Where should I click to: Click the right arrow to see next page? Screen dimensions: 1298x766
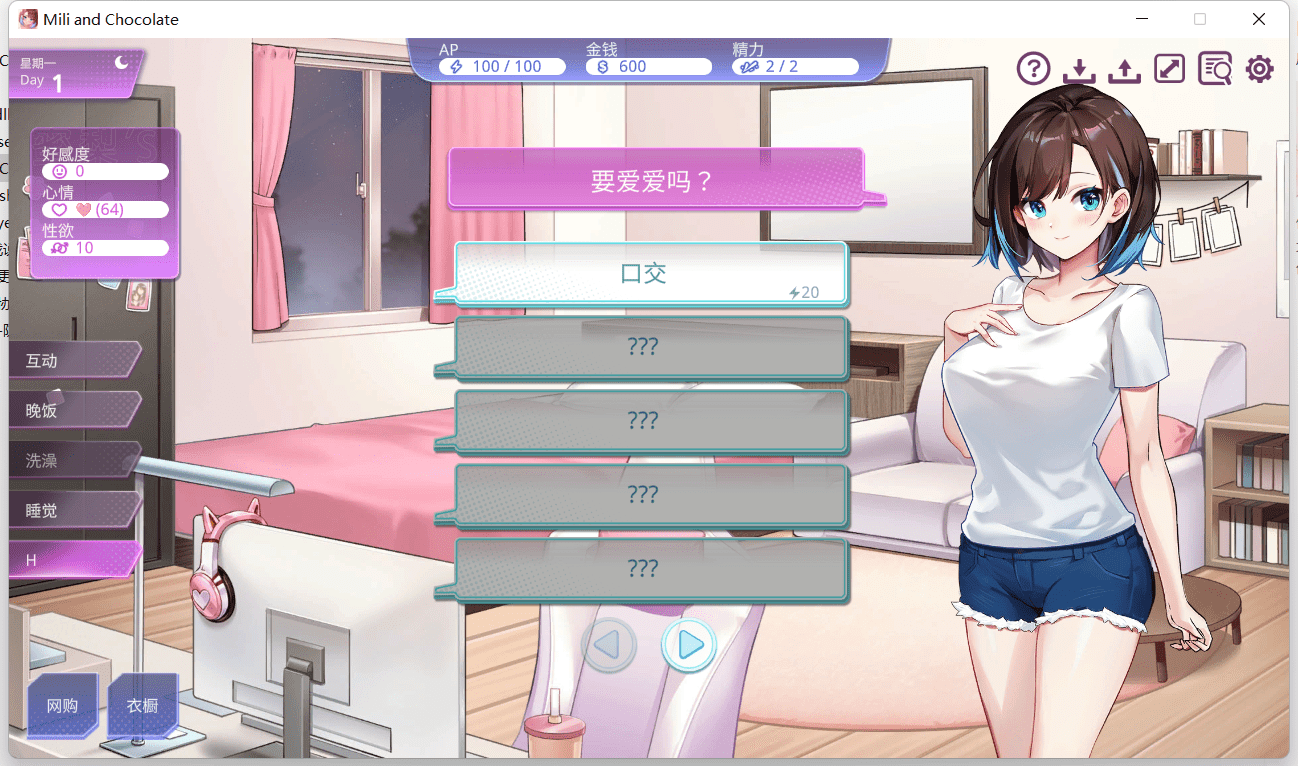point(688,646)
